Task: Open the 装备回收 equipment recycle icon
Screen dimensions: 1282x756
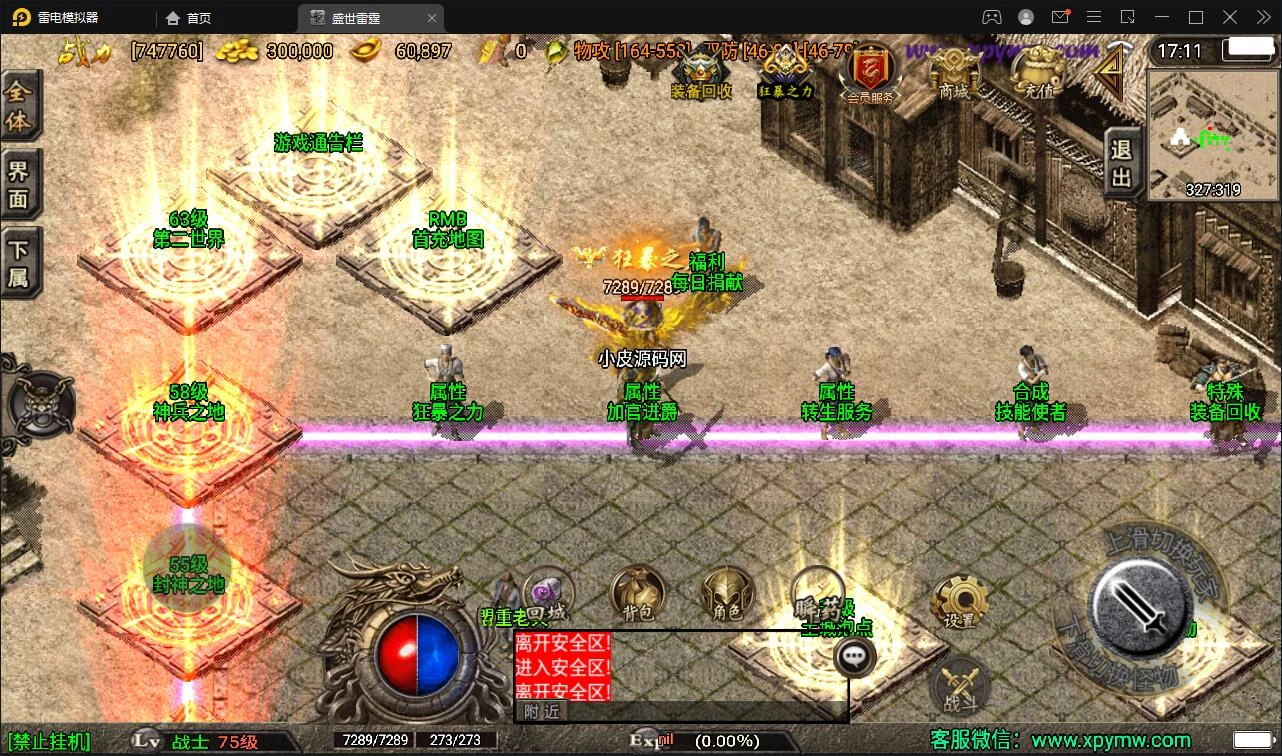Action: (x=700, y=70)
